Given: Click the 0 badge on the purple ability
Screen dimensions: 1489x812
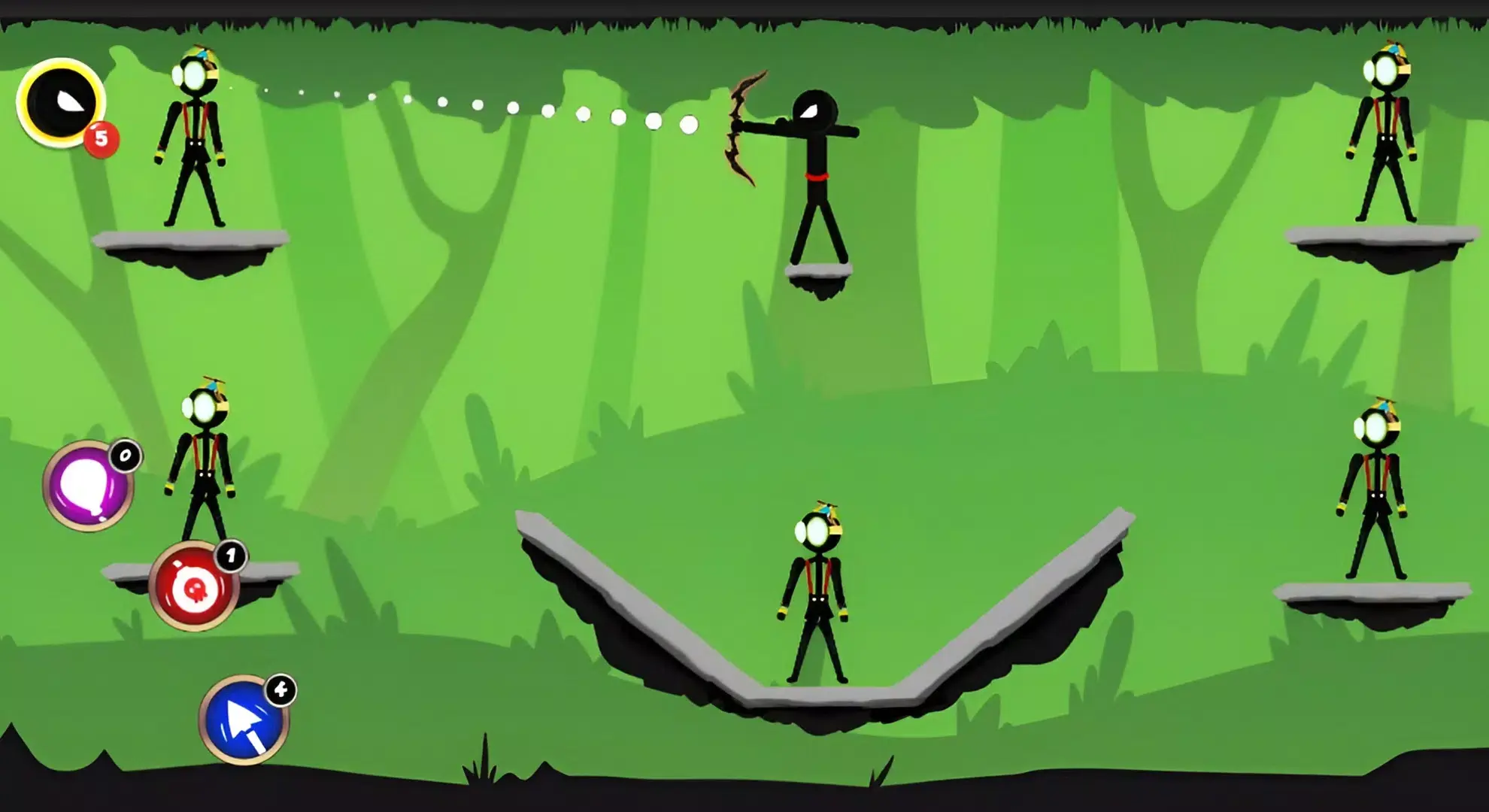Looking at the screenshot, I should pos(125,453).
